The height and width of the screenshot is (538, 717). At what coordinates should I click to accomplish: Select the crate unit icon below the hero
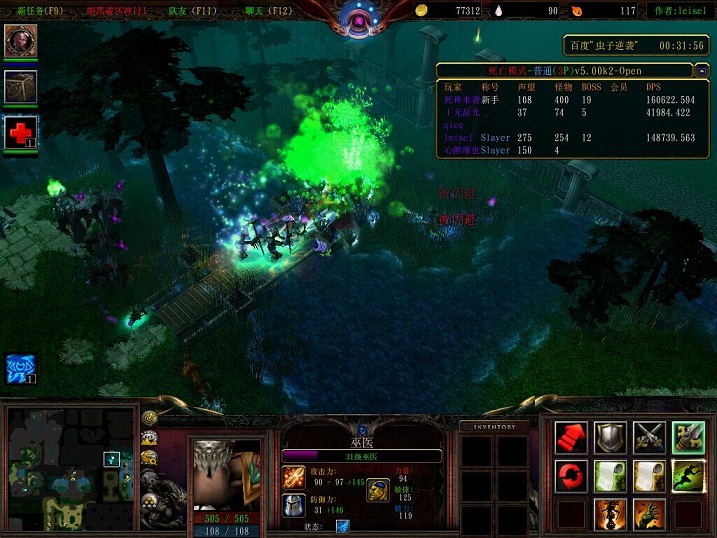(20, 85)
